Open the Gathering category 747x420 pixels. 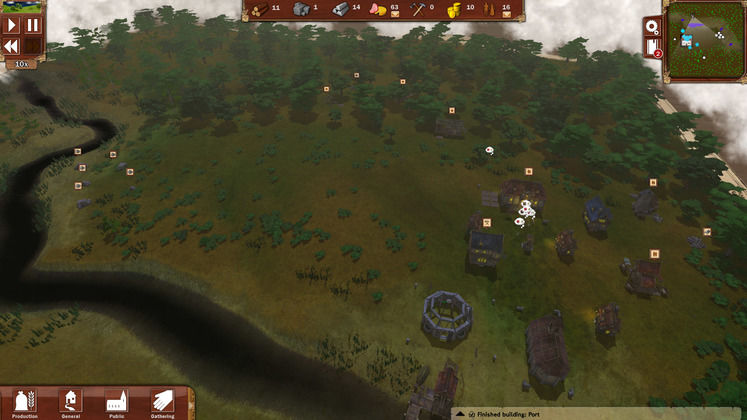(162, 403)
